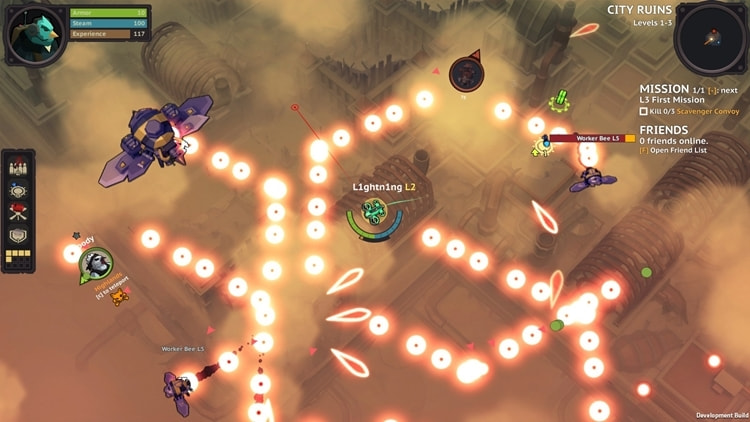Select the row-of-bullets weapon icon
Screen dimensions: 750x422
(x=18, y=168)
